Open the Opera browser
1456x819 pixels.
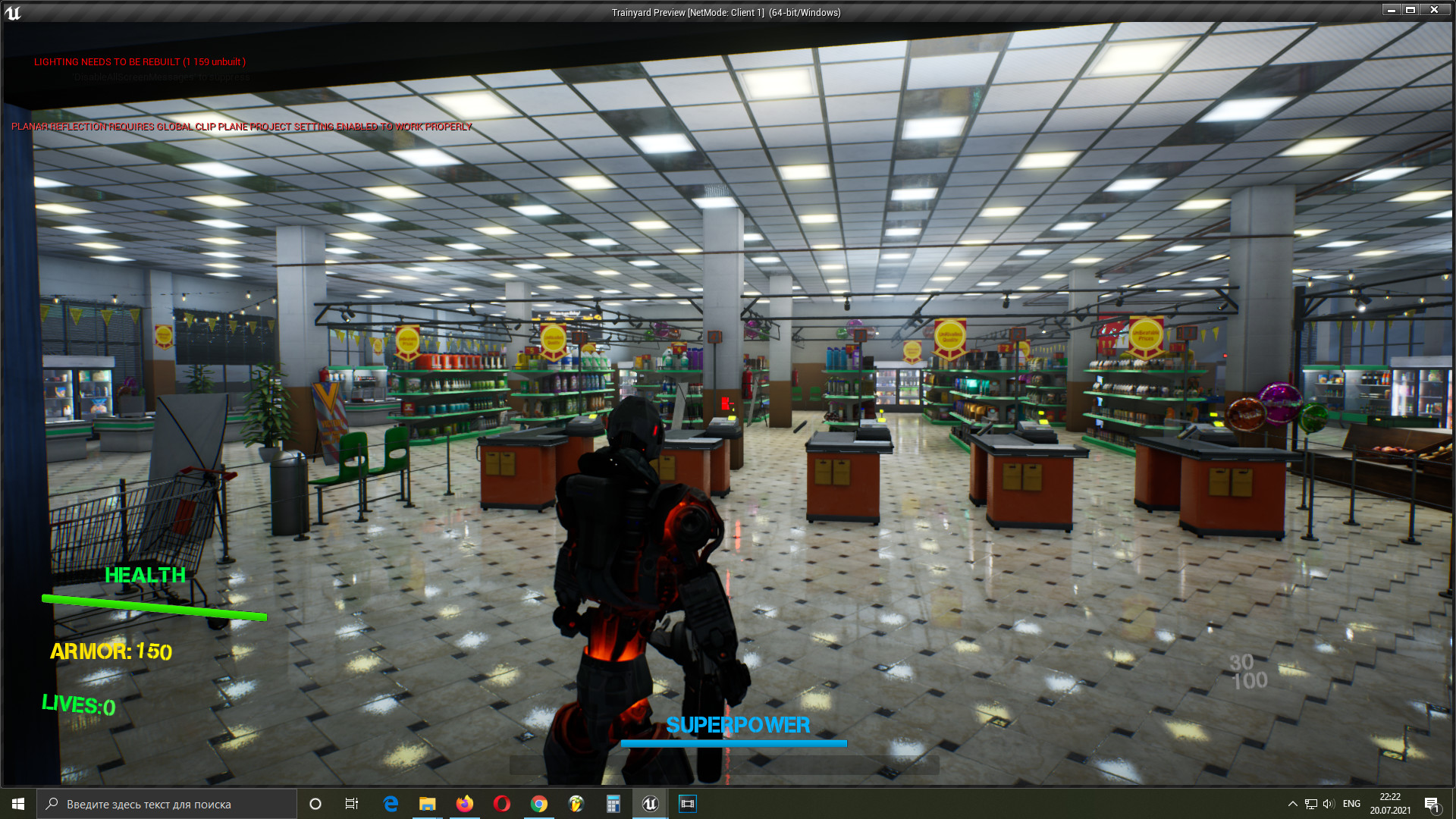point(502,804)
